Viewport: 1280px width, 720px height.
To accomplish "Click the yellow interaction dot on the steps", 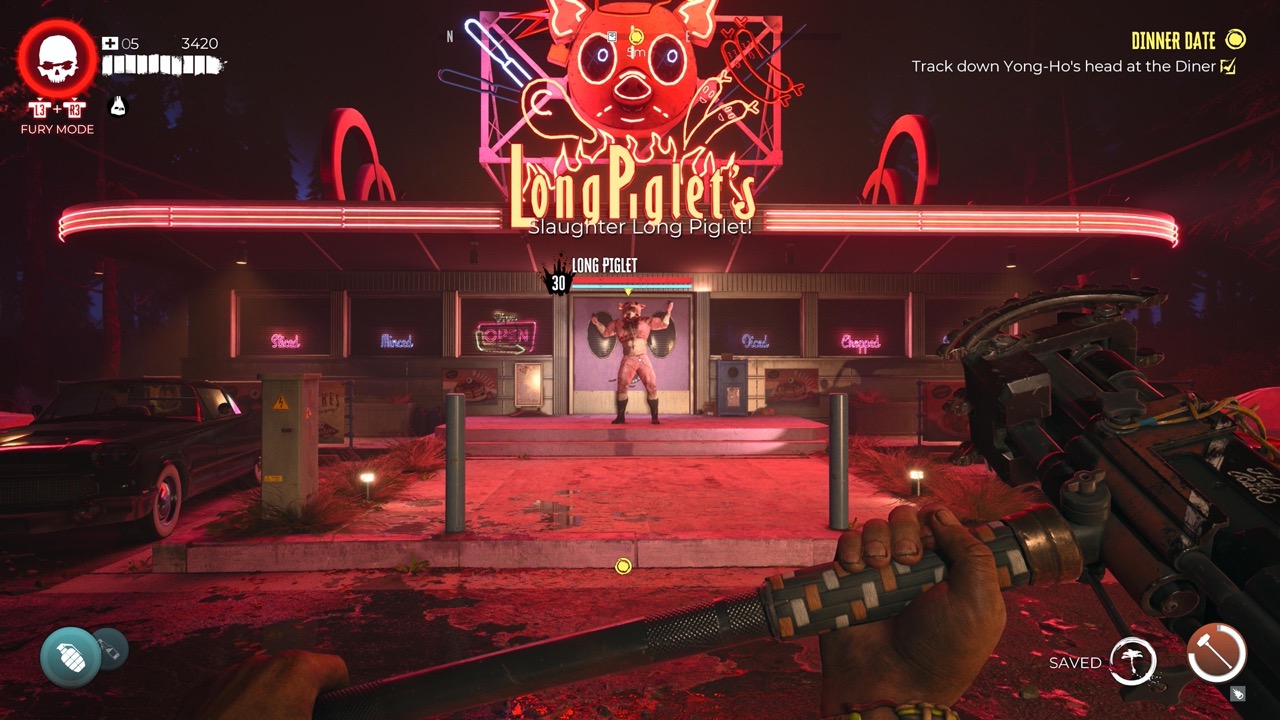I will pos(624,567).
